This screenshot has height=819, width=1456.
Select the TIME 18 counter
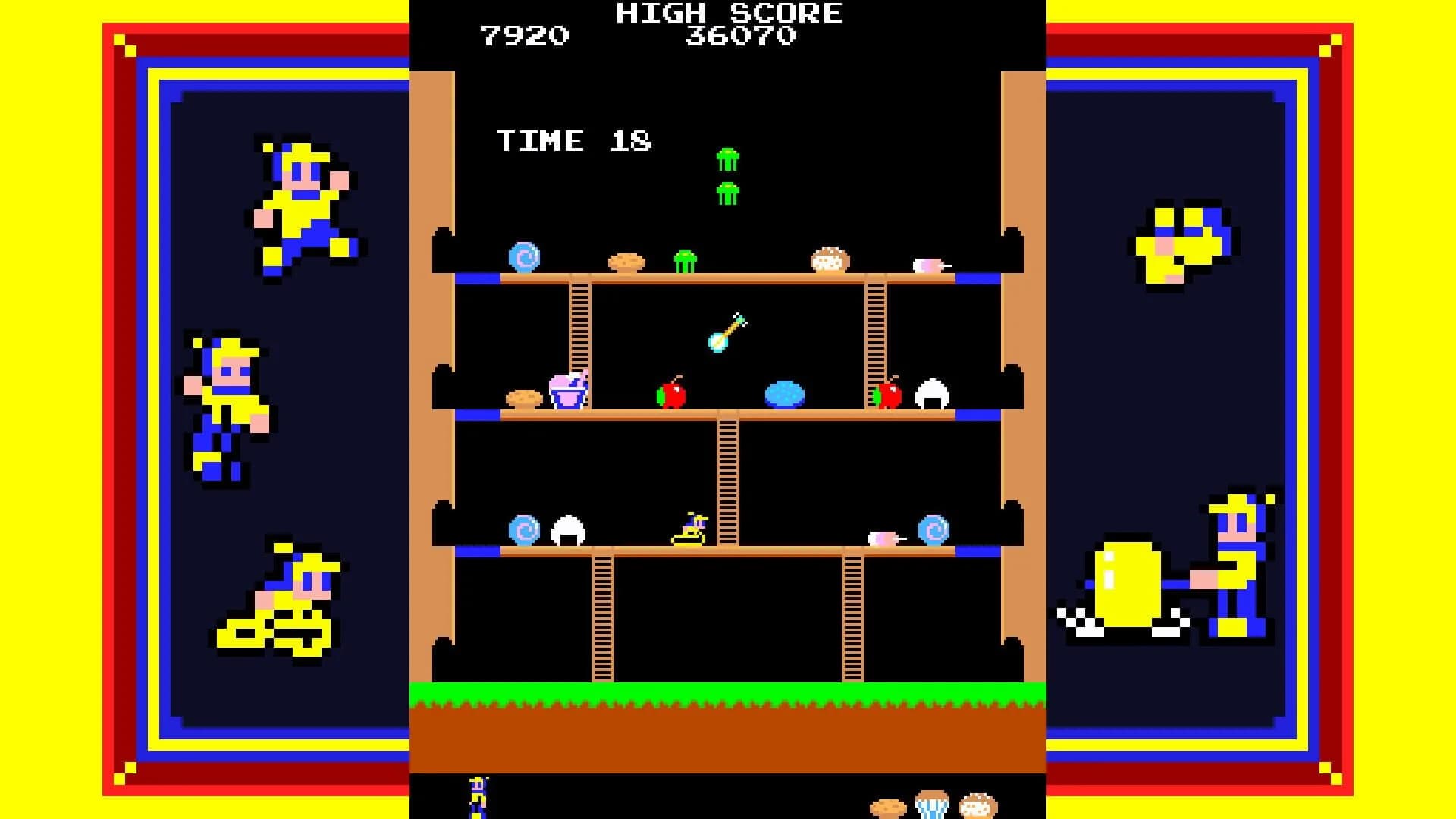click(x=574, y=140)
